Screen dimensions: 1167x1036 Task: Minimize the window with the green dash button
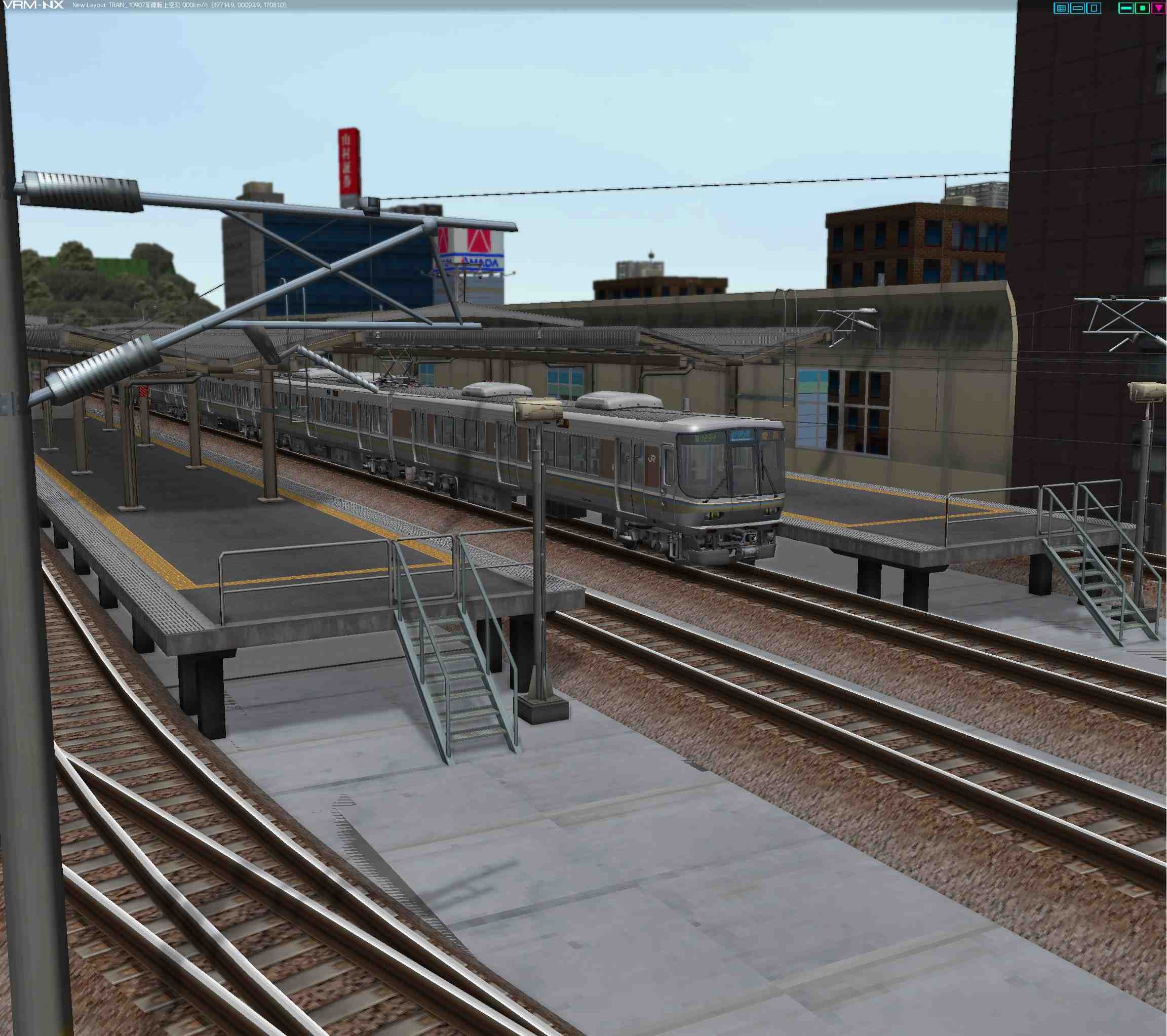point(1126,8)
